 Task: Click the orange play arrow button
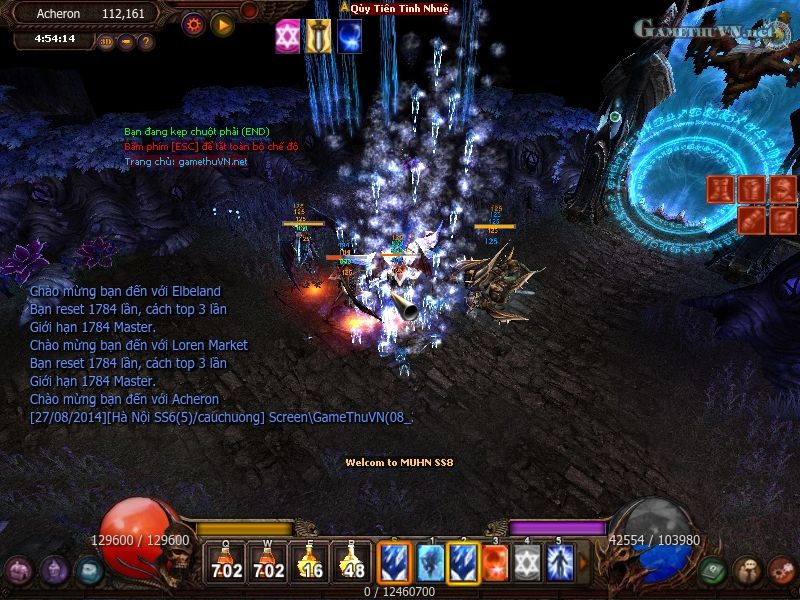222,24
